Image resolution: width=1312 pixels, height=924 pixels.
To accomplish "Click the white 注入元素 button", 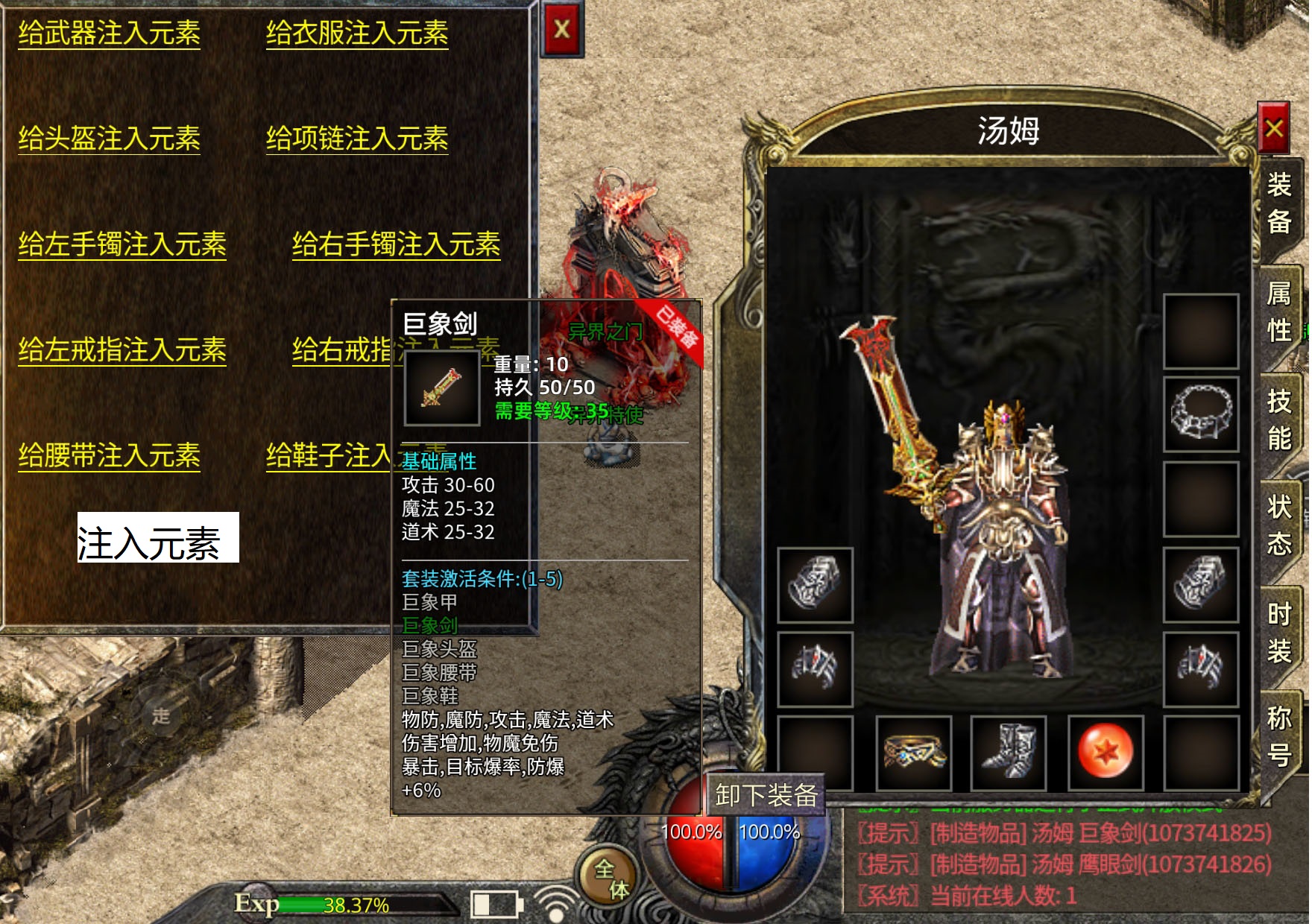I will (x=158, y=538).
